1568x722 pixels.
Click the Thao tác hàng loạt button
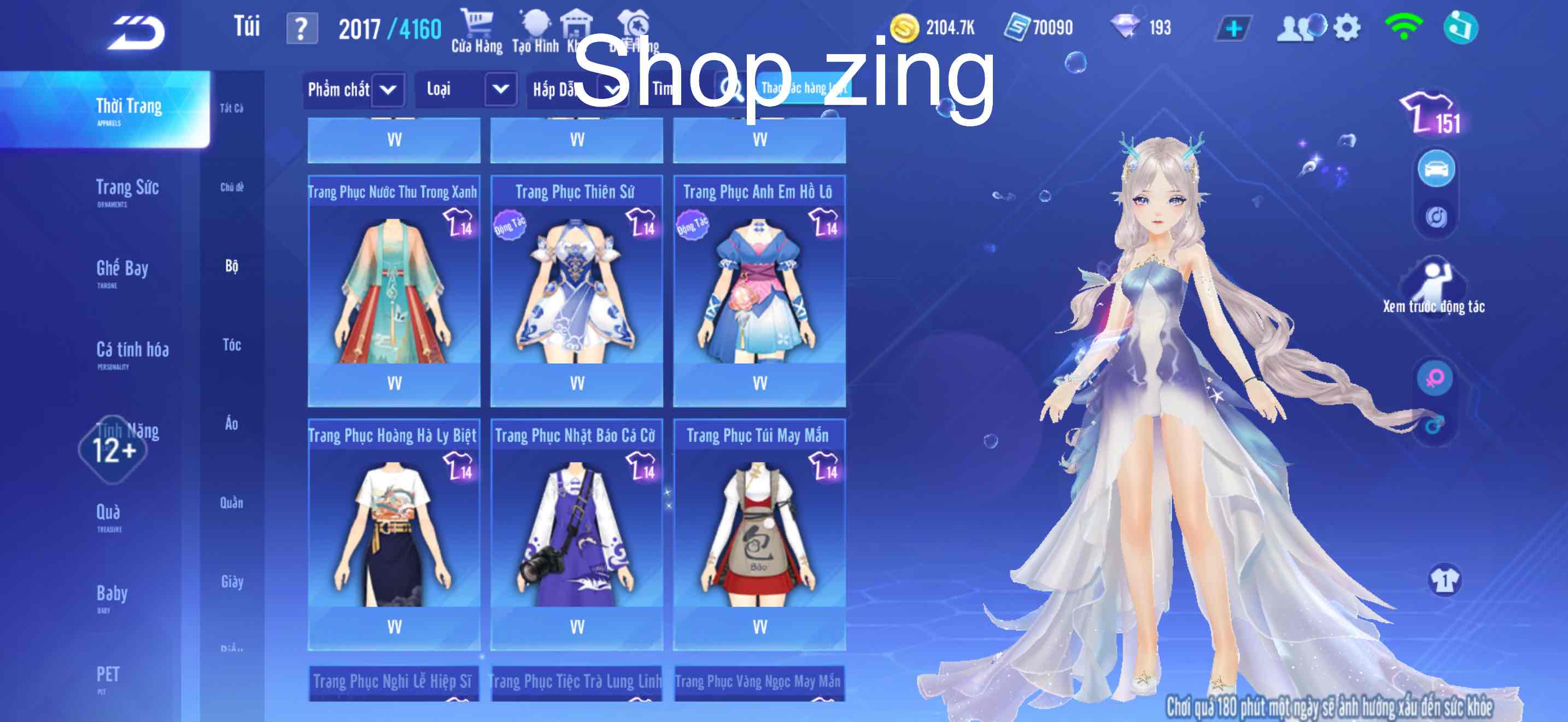[x=805, y=89]
